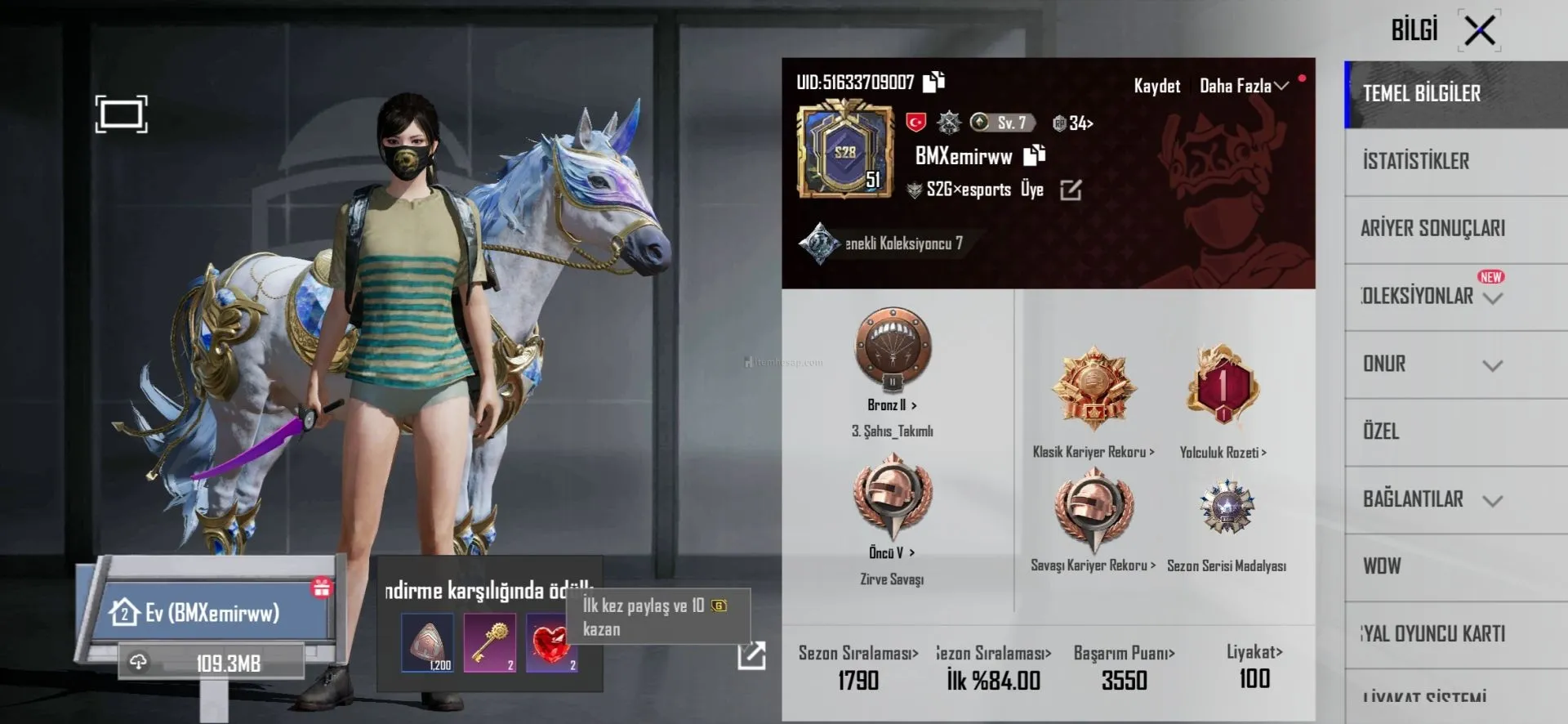Select the Özel tab

(x=1381, y=431)
